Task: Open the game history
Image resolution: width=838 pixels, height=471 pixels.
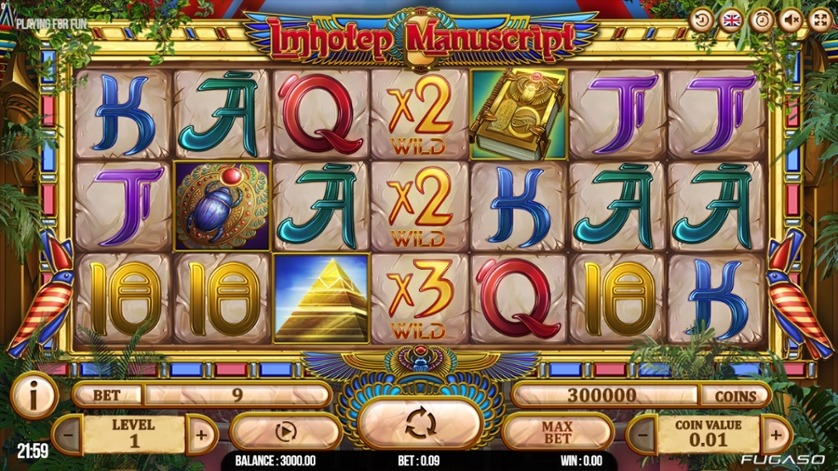Action: pyautogui.click(x=702, y=19)
